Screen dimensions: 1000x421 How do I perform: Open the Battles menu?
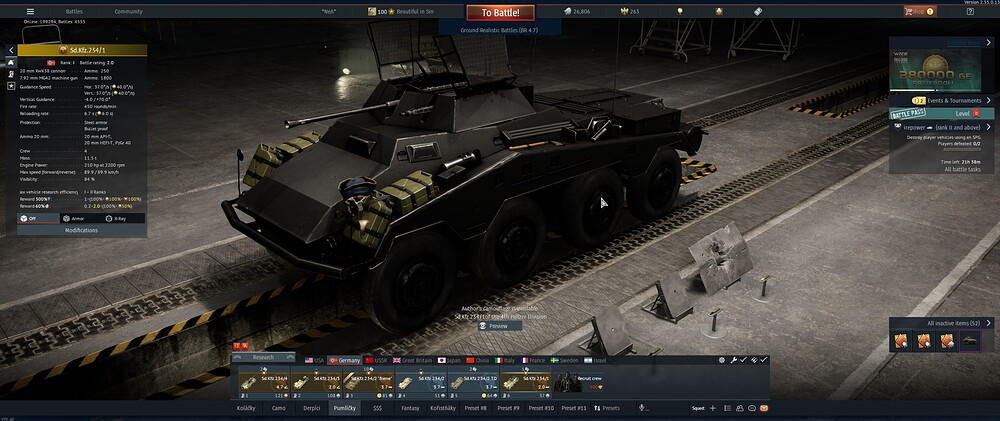(x=74, y=11)
